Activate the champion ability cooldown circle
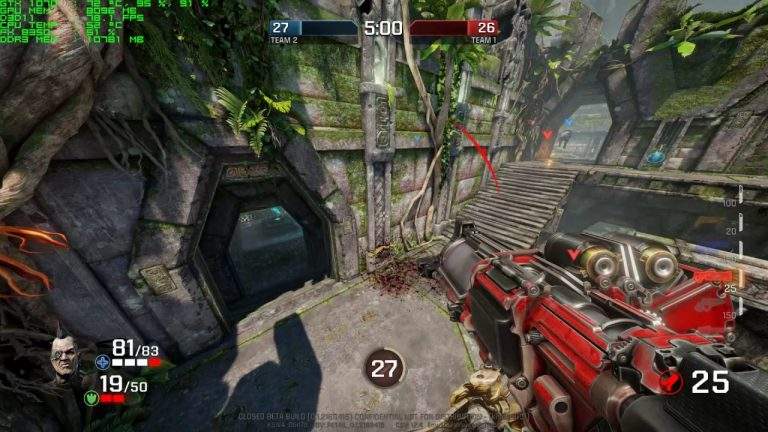768x432 pixels. 384,368
